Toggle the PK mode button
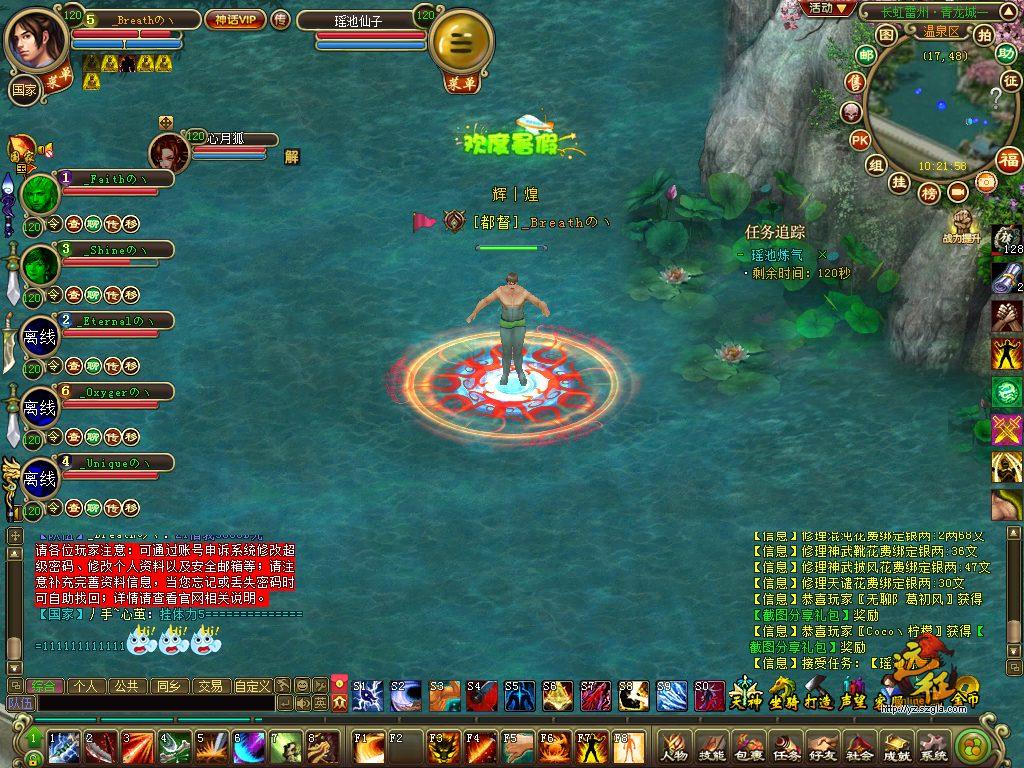 click(x=859, y=140)
